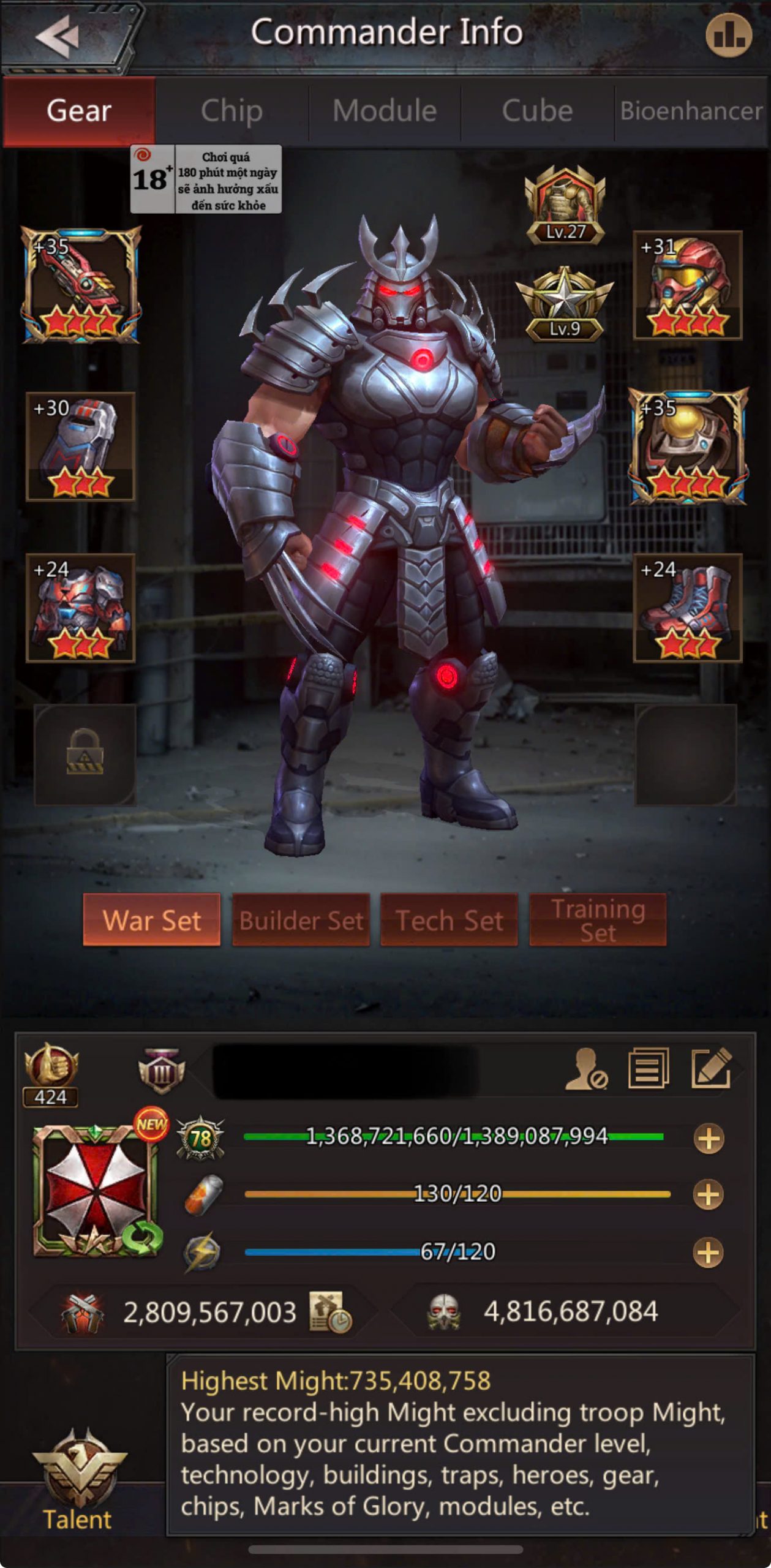Choose the Tech Set loadout

pyautogui.click(x=449, y=919)
